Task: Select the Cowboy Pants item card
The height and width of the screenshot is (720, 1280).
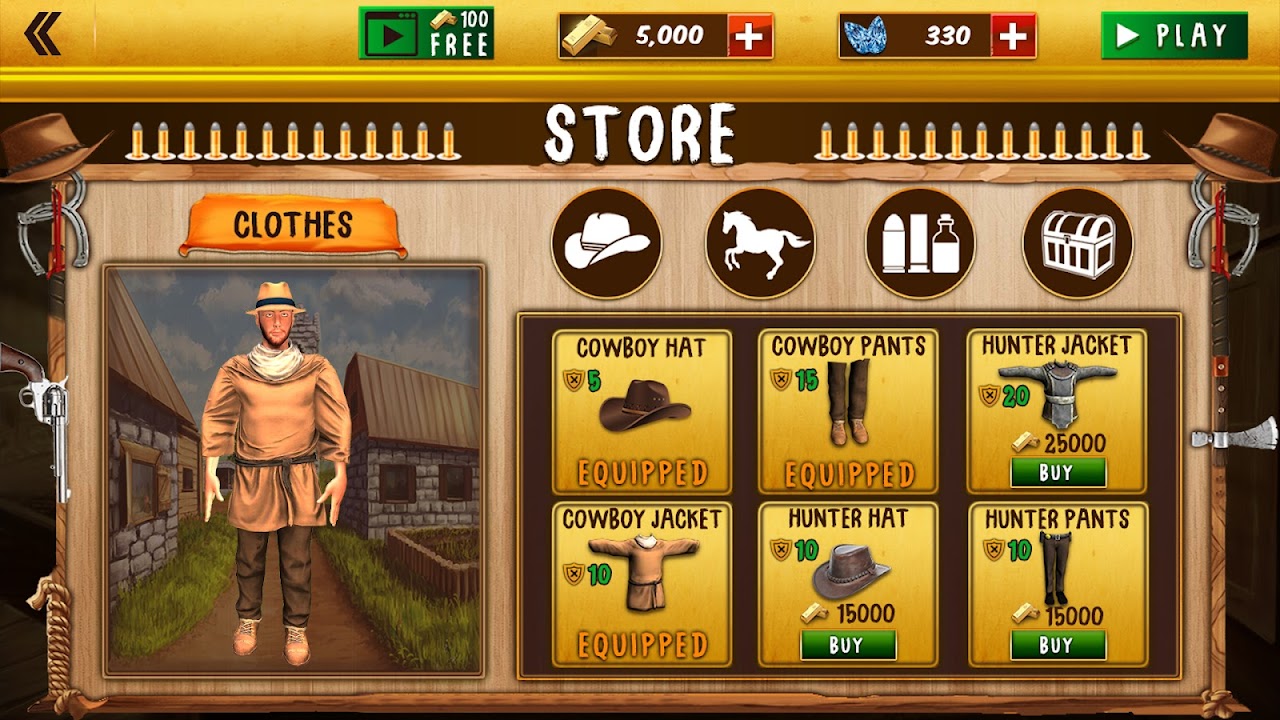Action: click(848, 412)
